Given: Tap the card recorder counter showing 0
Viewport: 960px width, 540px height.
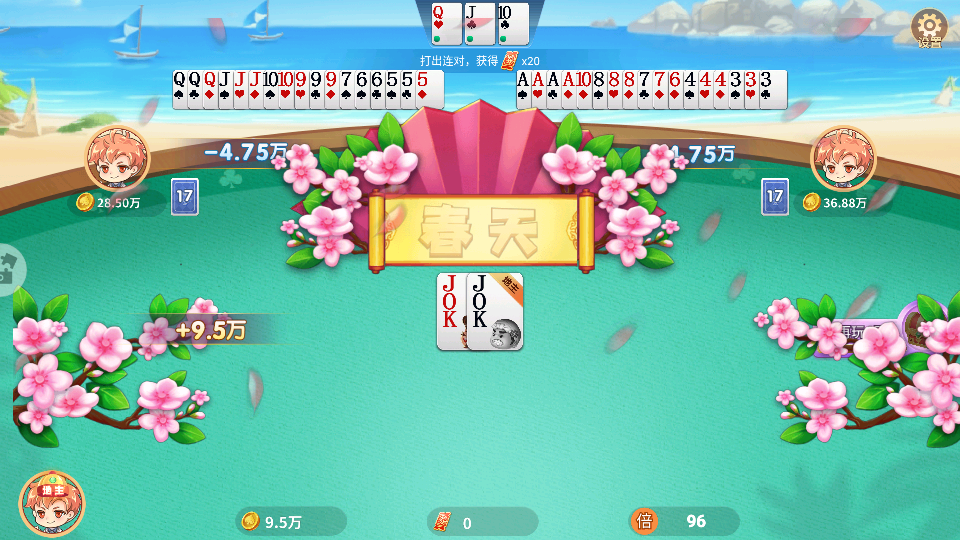Looking at the screenshot, I should (482, 521).
